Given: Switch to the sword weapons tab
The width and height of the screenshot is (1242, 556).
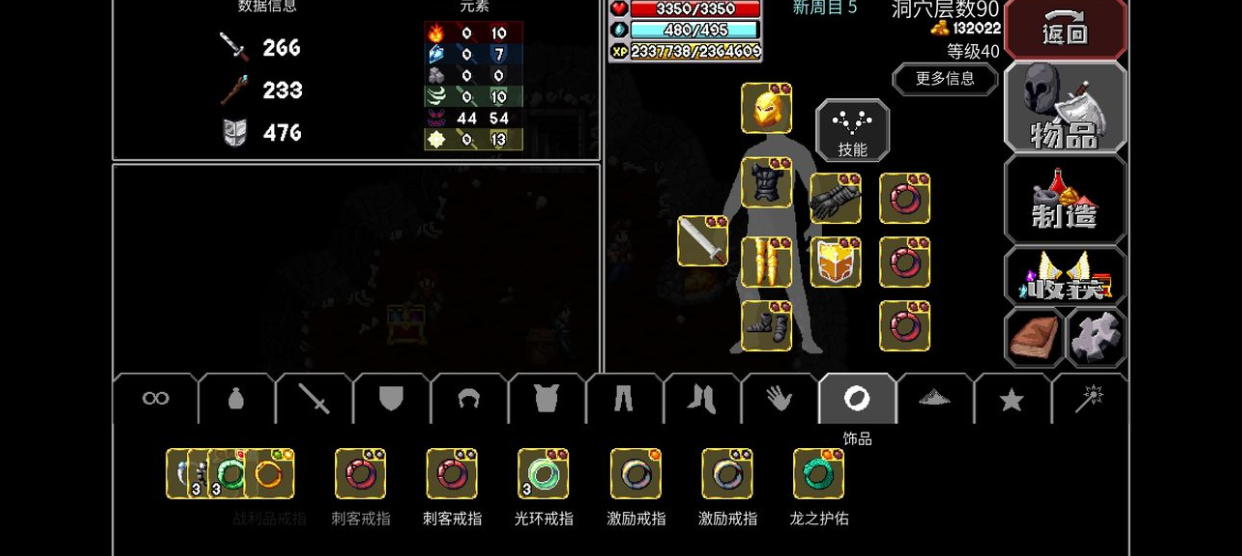Looking at the screenshot, I should pyautogui.click(x=314, y=399).
